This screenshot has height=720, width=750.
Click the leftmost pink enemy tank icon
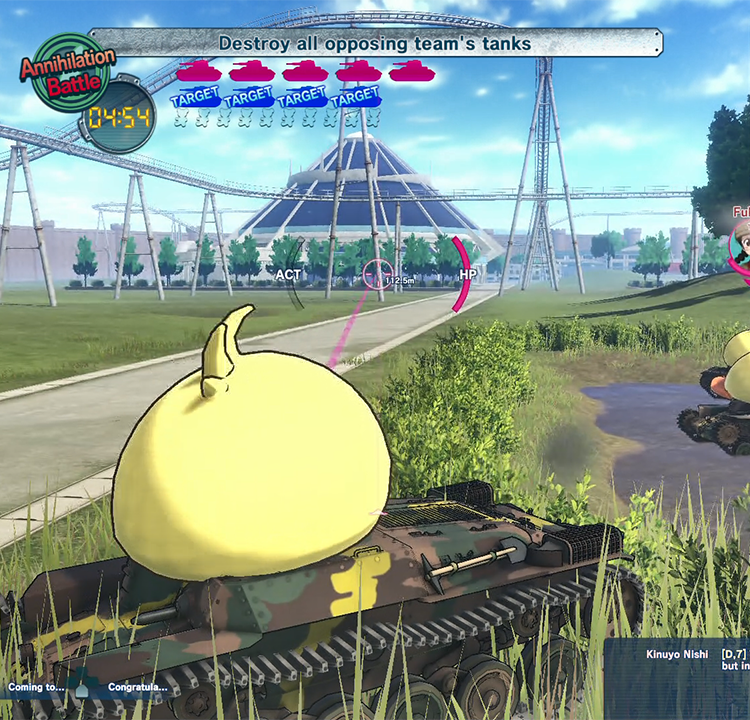(198, 72)
